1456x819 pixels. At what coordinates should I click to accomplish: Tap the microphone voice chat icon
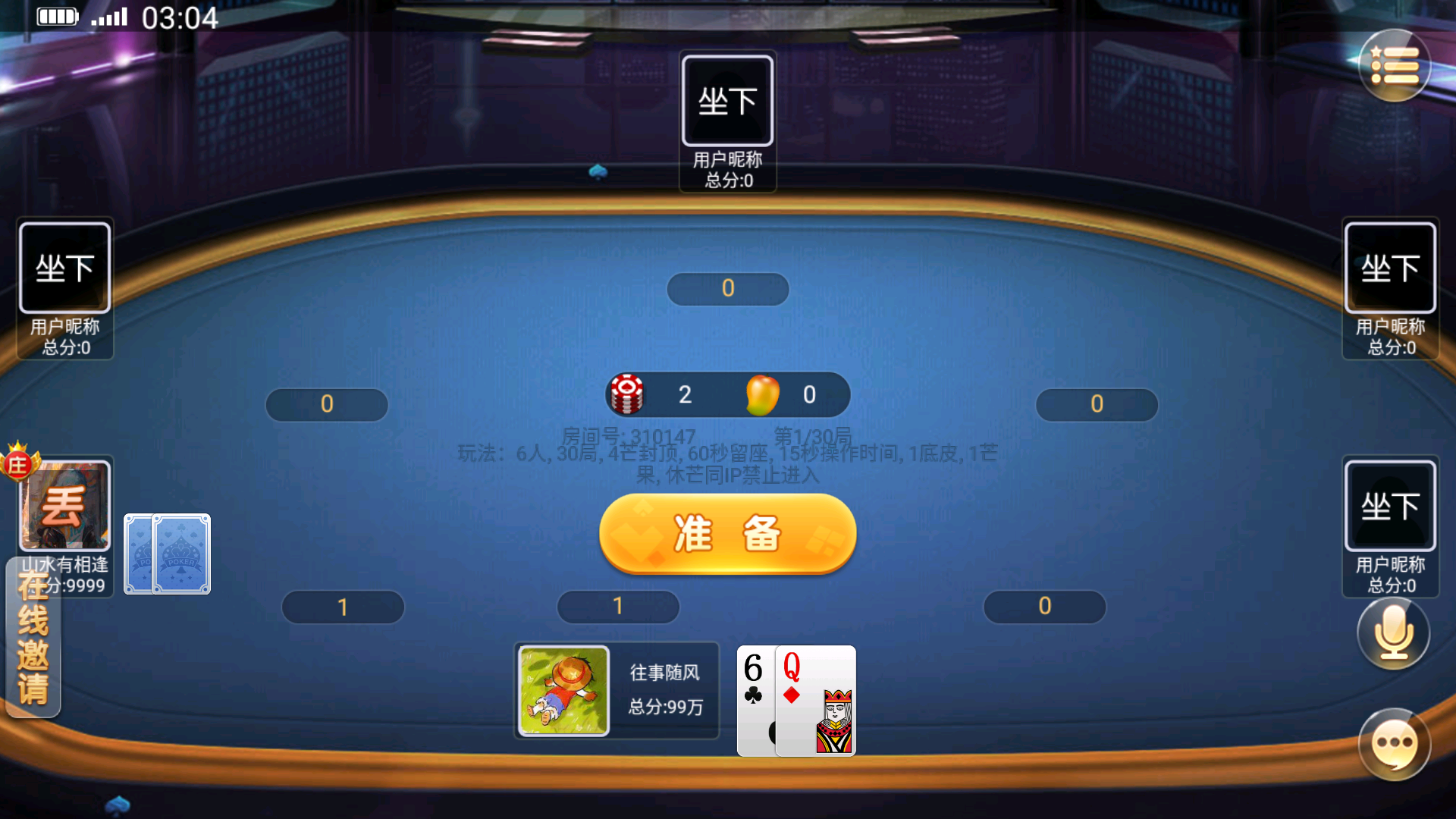coord(1393,633)
